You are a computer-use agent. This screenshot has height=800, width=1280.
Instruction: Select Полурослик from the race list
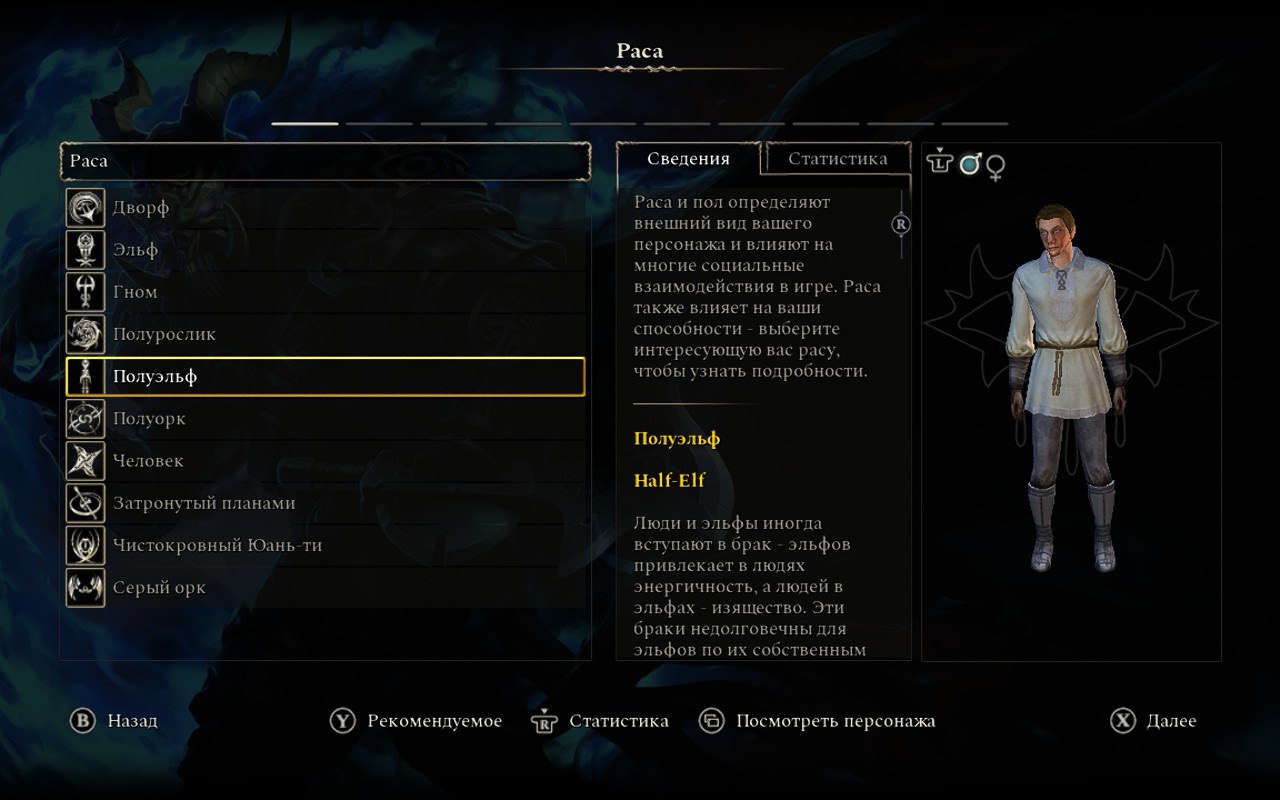coord(325,334)
